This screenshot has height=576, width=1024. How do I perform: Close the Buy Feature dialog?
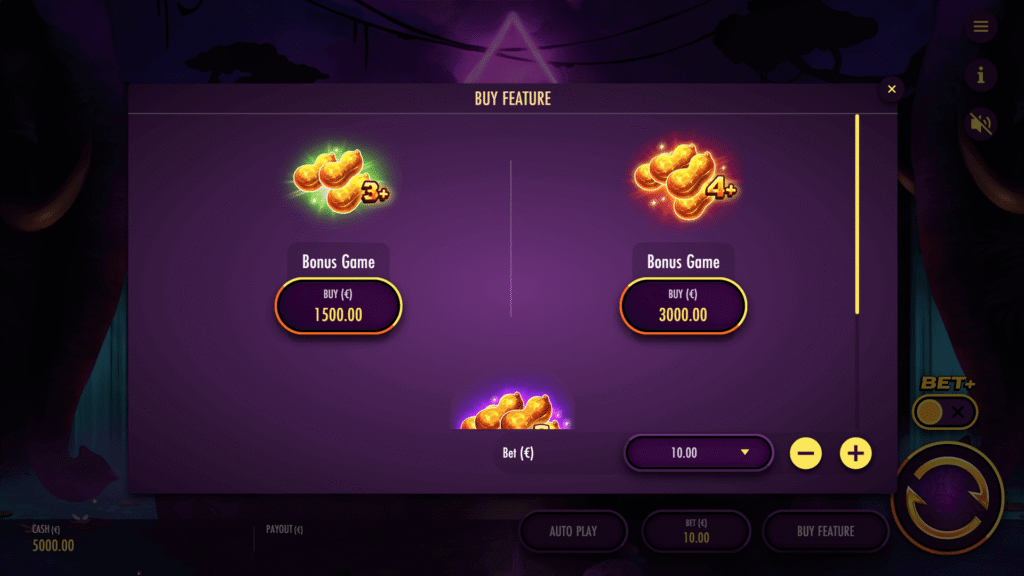tap(891, 90)
